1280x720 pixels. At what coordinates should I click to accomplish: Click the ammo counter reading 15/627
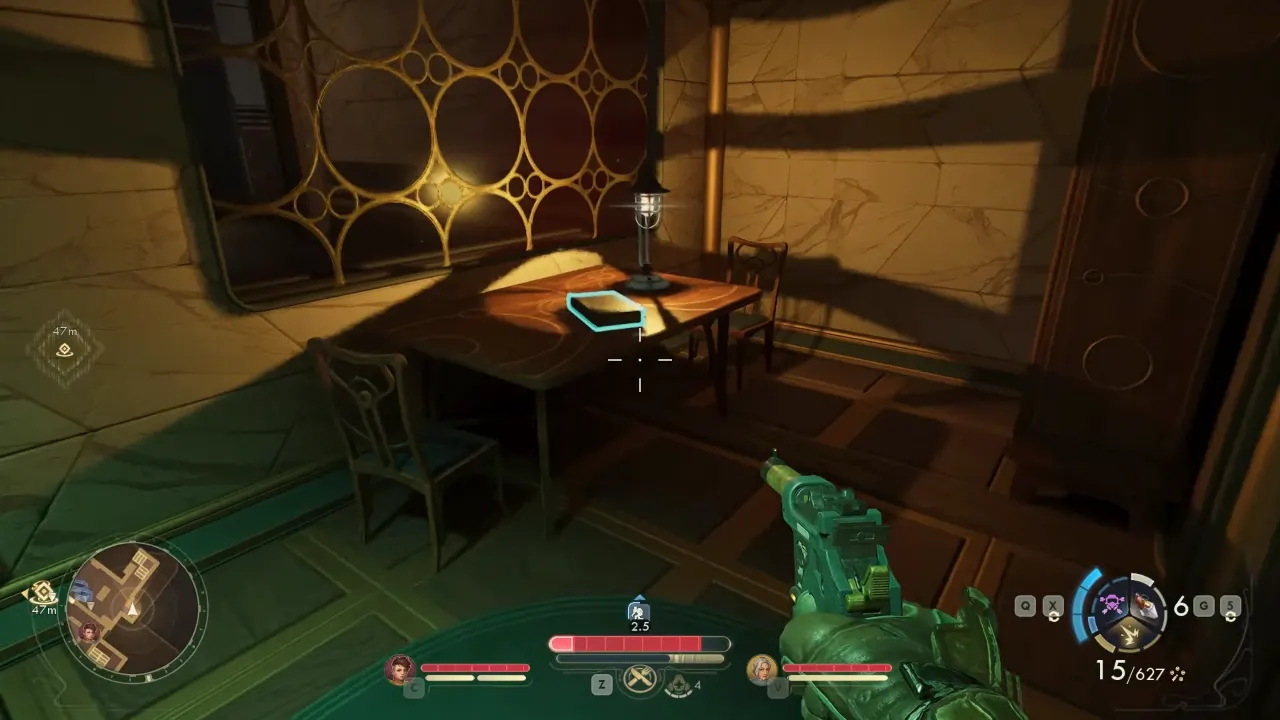(1130, 670)
